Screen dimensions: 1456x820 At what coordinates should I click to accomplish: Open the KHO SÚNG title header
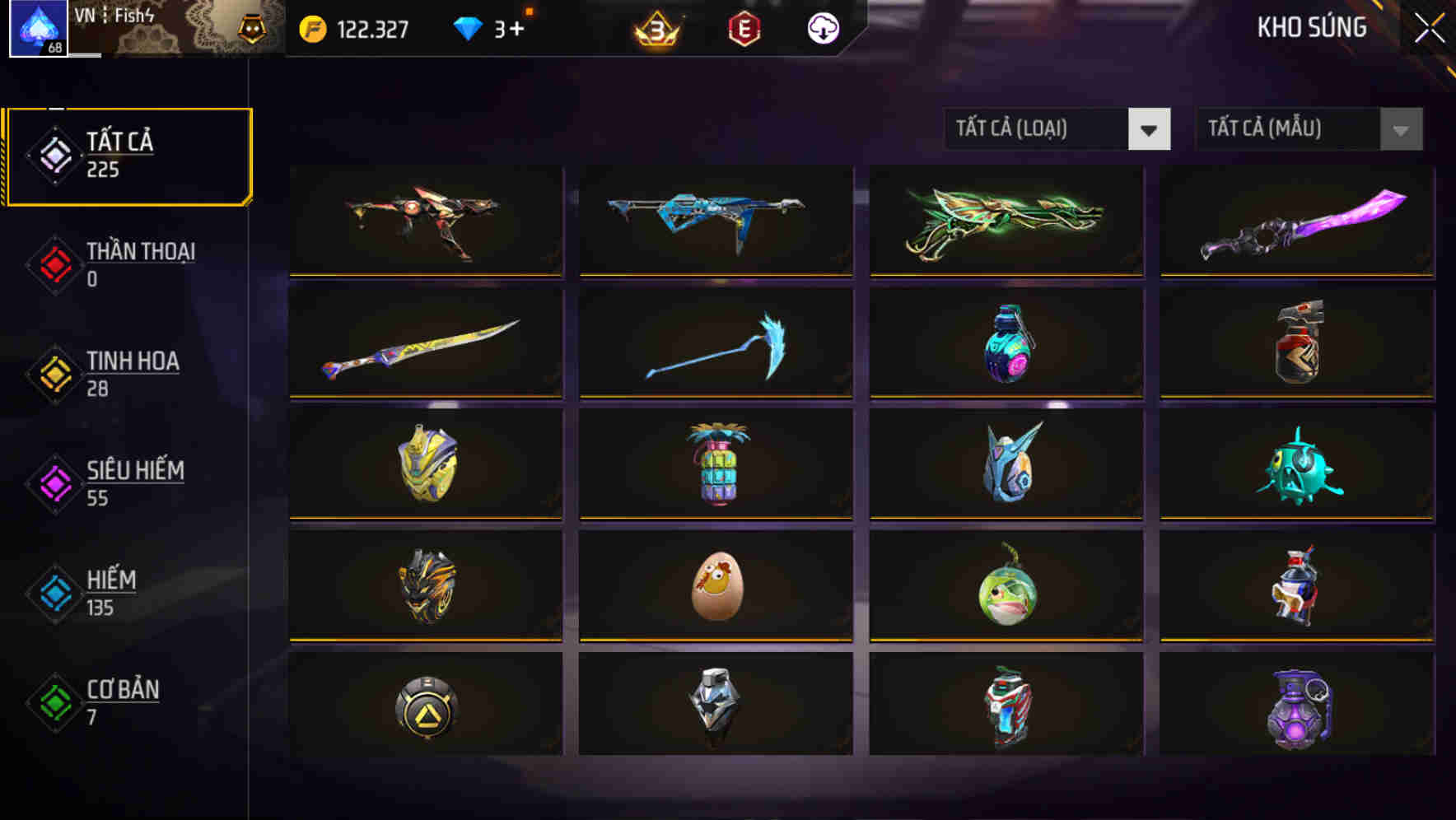tap(1313, 27)
